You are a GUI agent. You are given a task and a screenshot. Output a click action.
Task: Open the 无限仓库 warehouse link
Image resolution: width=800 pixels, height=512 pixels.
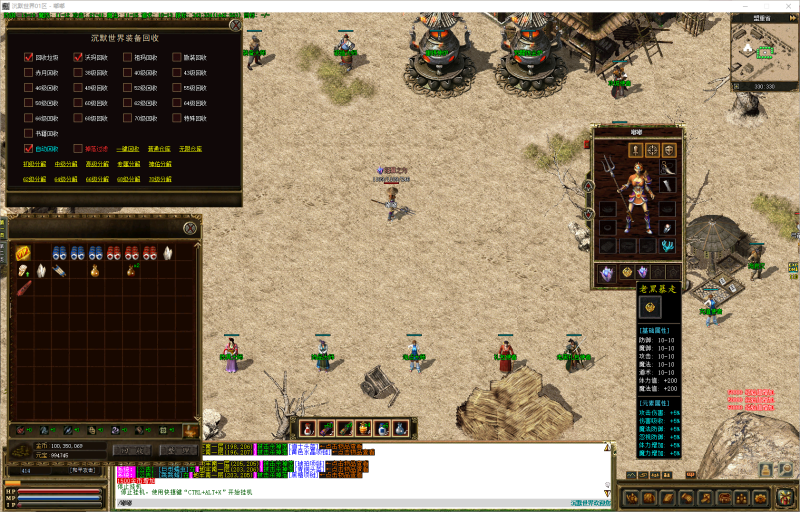tap(190, 149)
